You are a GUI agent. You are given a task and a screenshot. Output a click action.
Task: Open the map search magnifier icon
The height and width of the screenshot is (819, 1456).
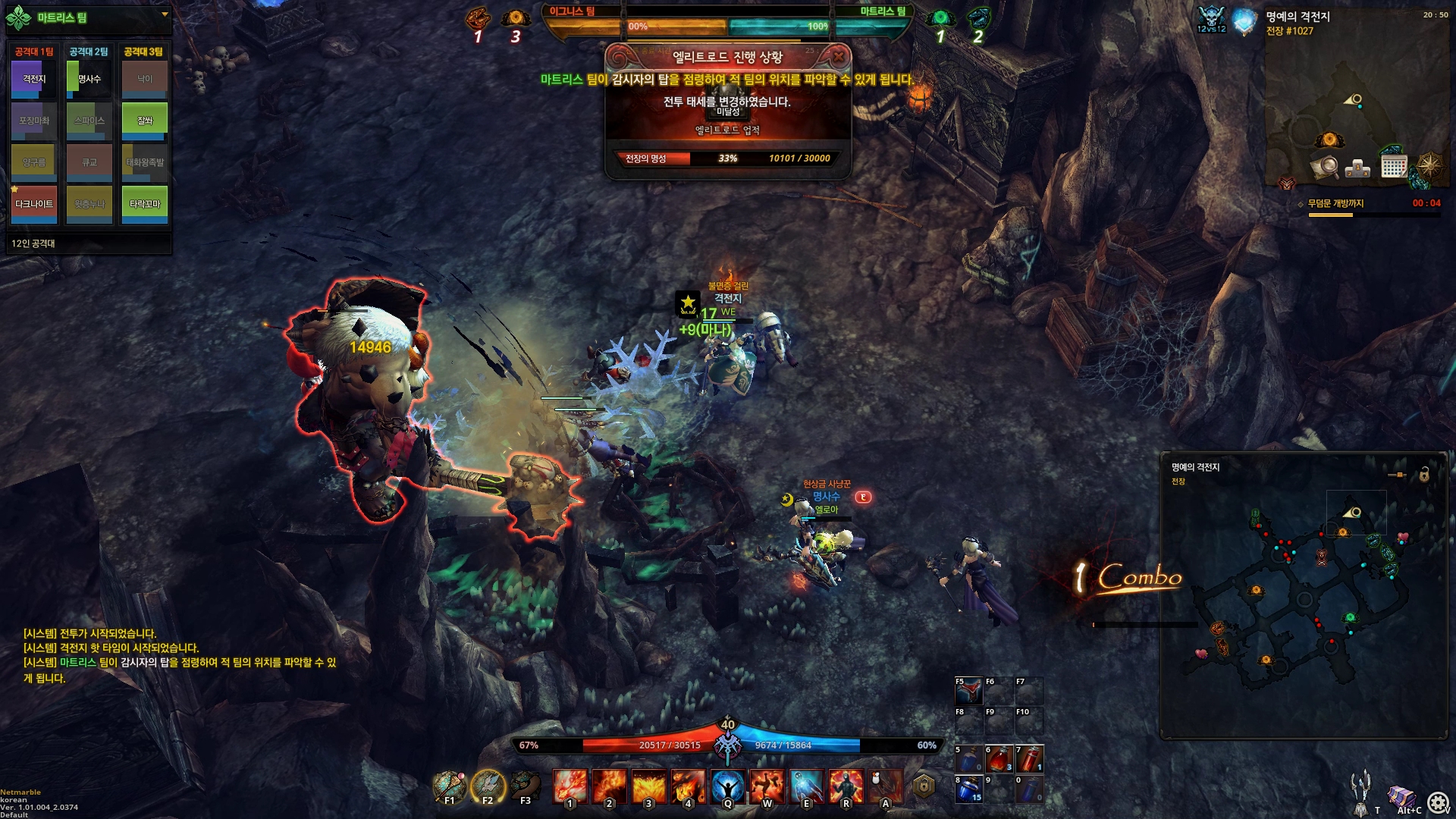click(1325, 166)
